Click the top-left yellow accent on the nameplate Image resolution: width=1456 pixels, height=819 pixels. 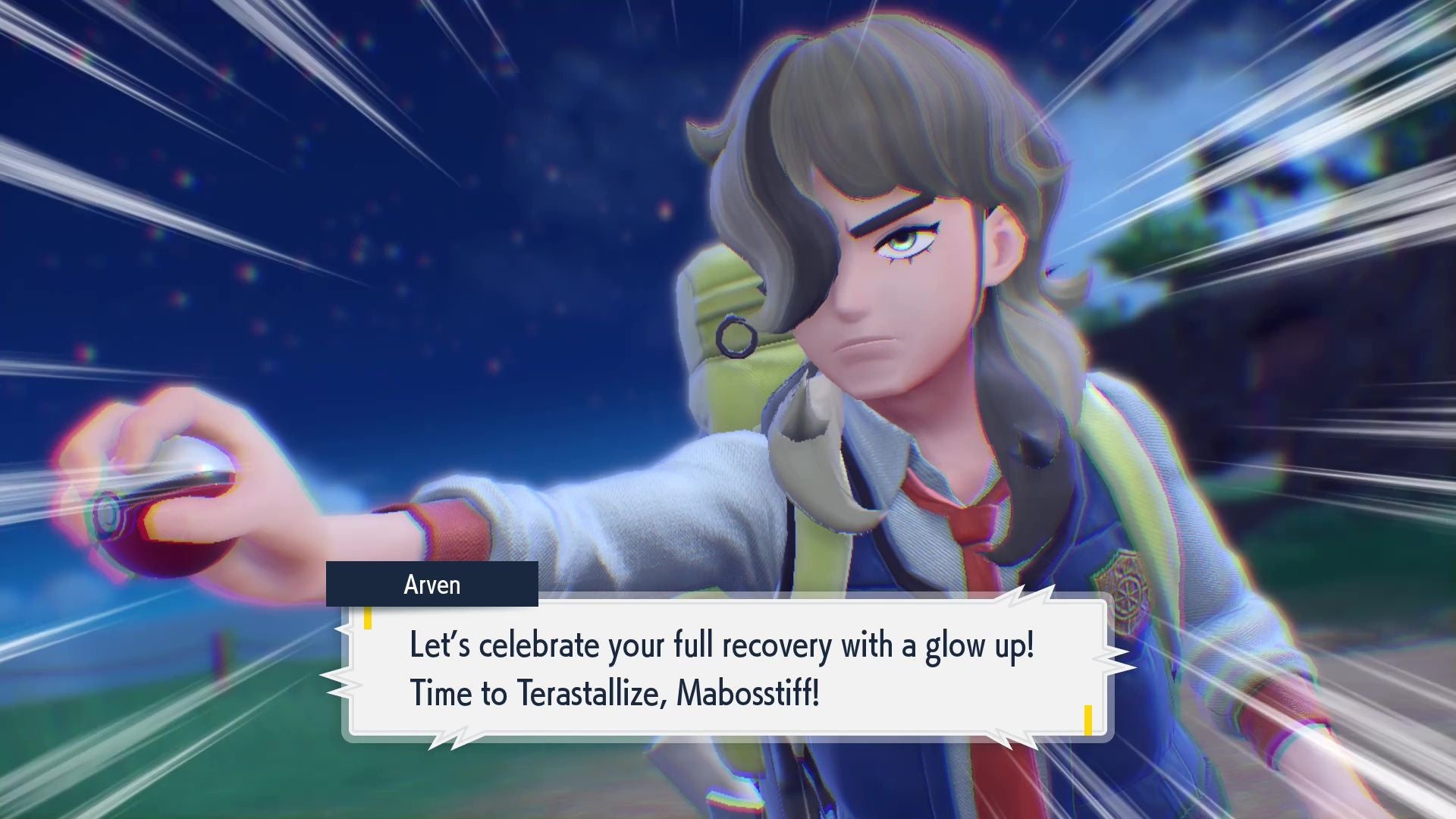(368, 618)
